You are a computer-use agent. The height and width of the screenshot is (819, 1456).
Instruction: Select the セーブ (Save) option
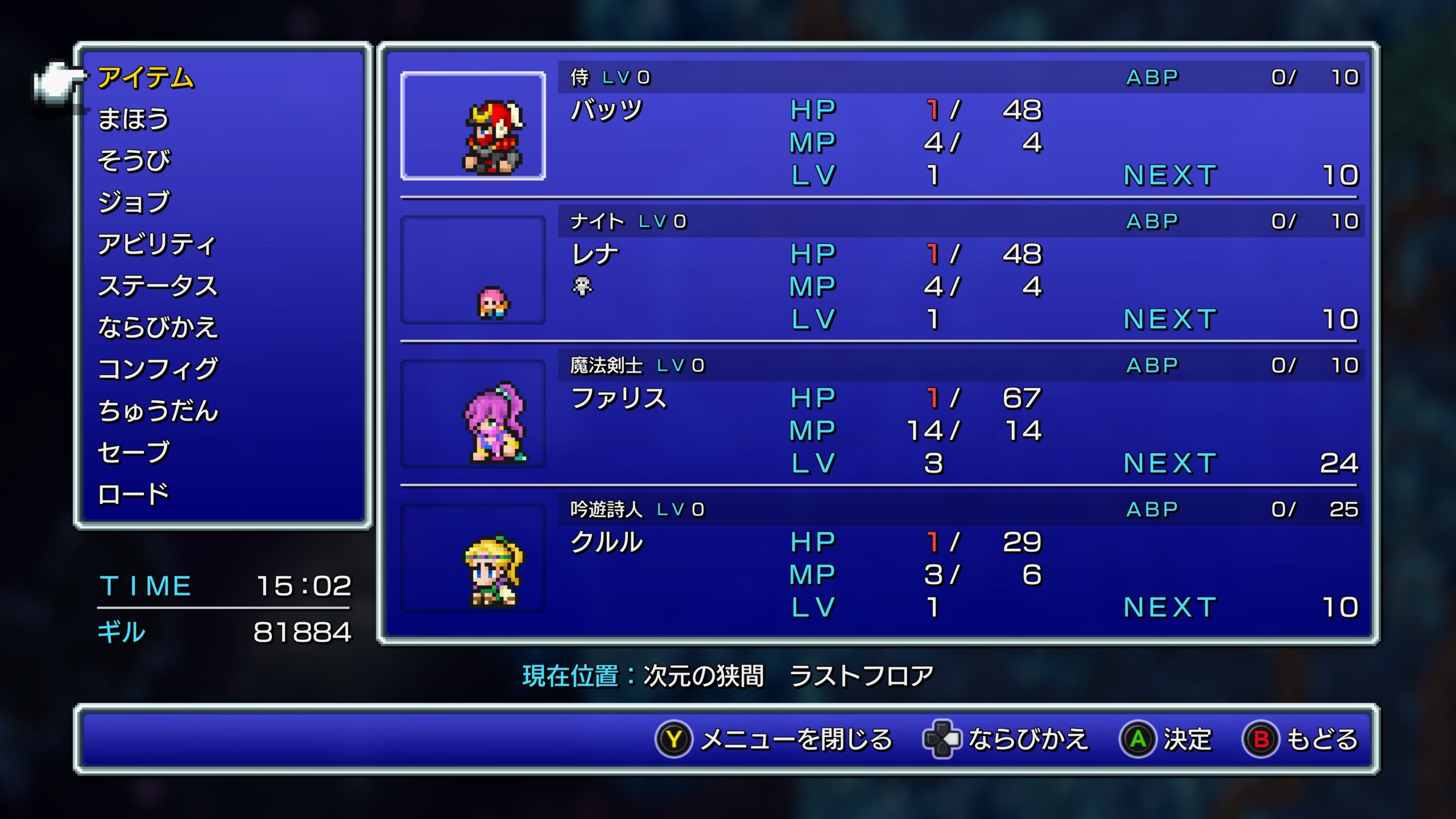134,453
